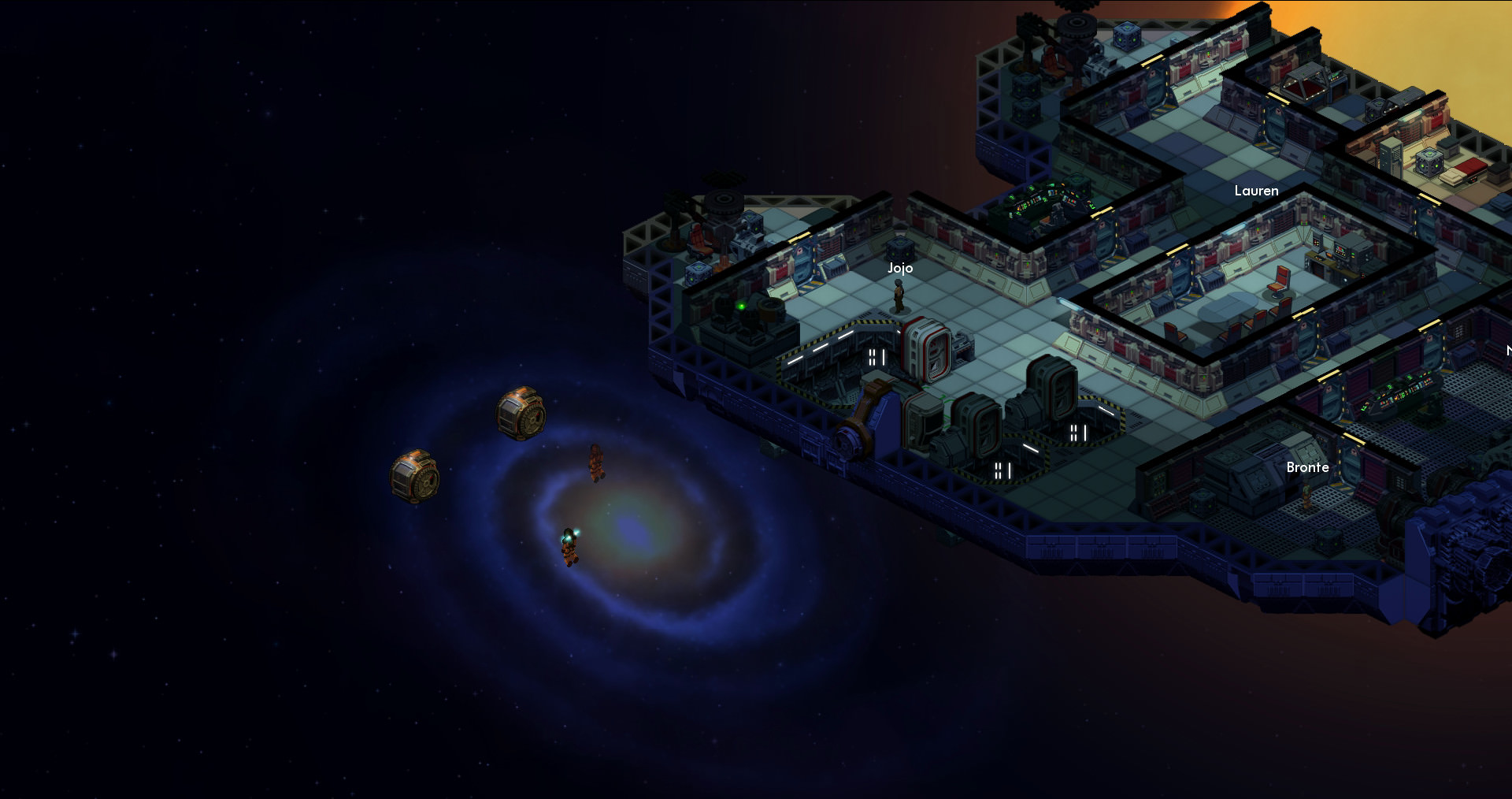Viewport: 1512px width, 799px height.
Task: Choose the Bronte crew name tag
Action: tap(1307, 467)
